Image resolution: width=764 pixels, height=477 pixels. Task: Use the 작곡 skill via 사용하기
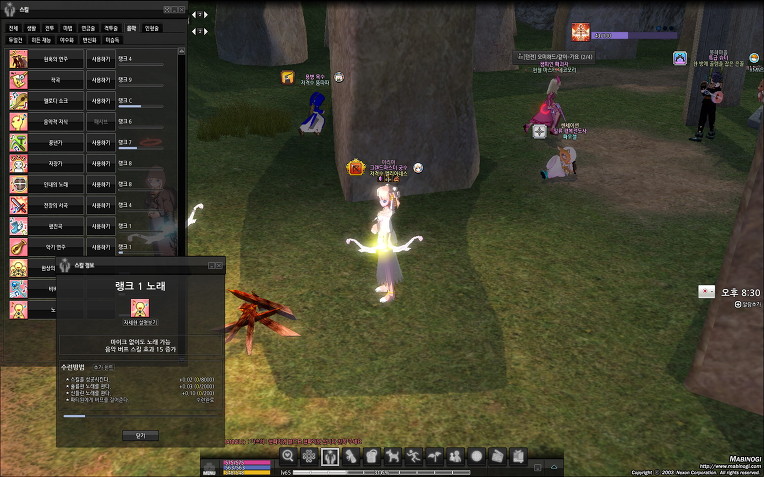click(x=101, y=79)
